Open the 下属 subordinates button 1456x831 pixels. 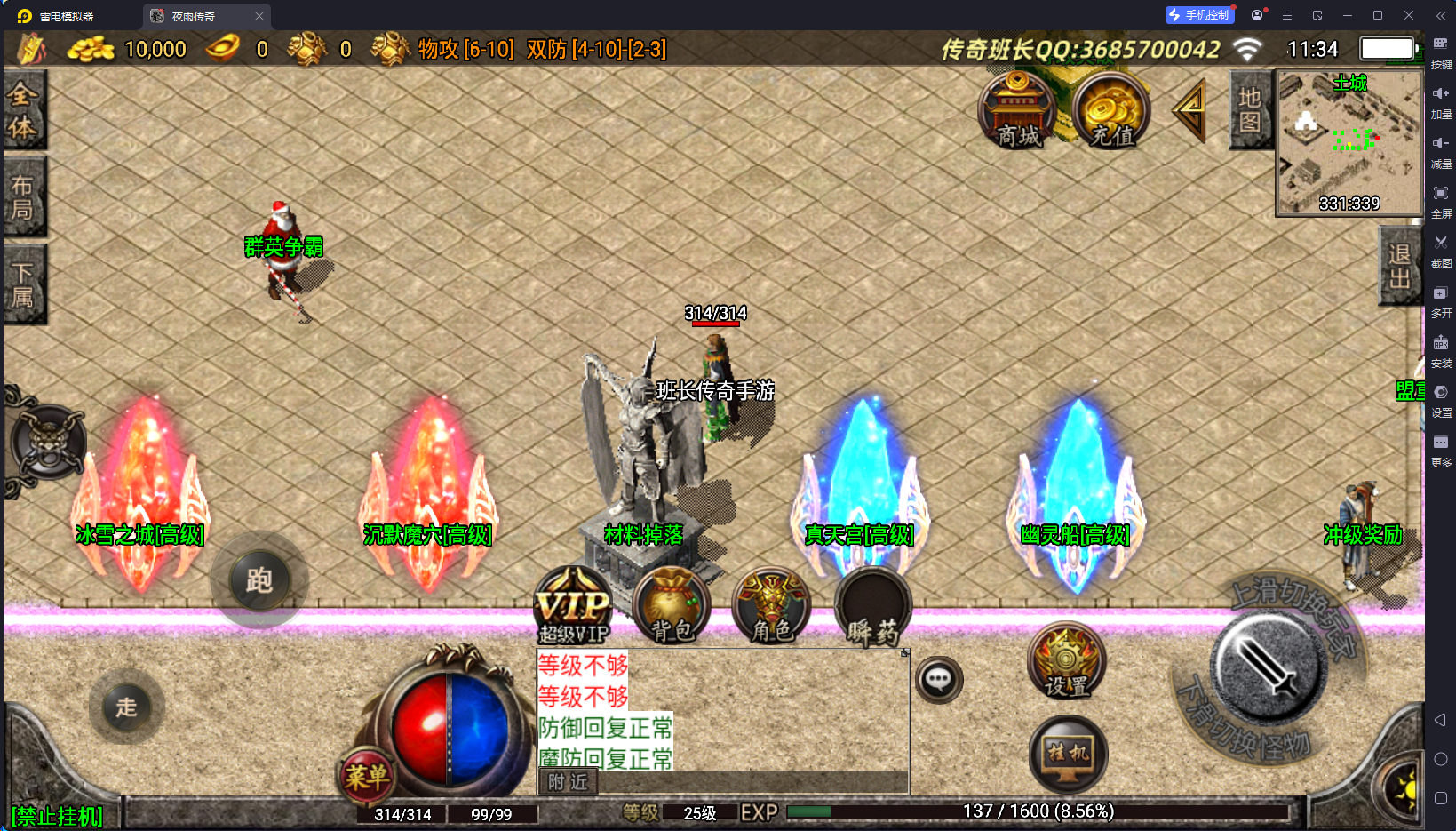[x=23, y=284]
